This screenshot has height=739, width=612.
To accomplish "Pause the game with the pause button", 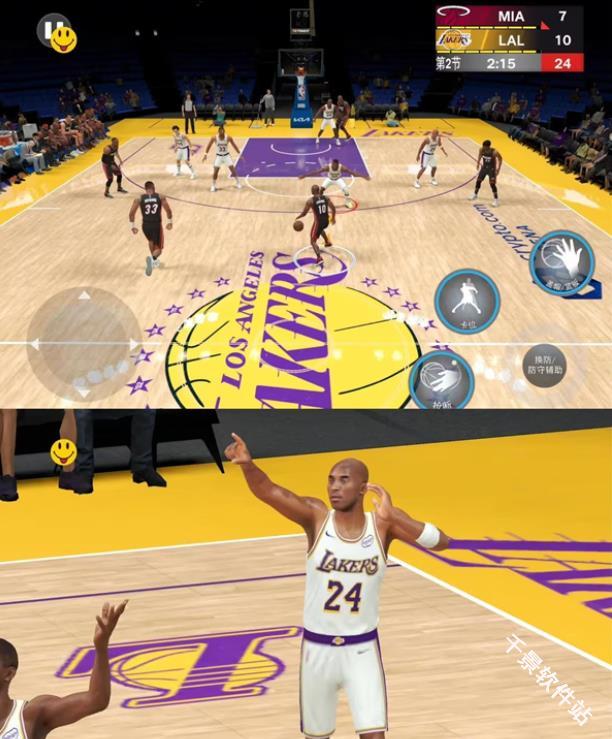I will coord(50,28).
